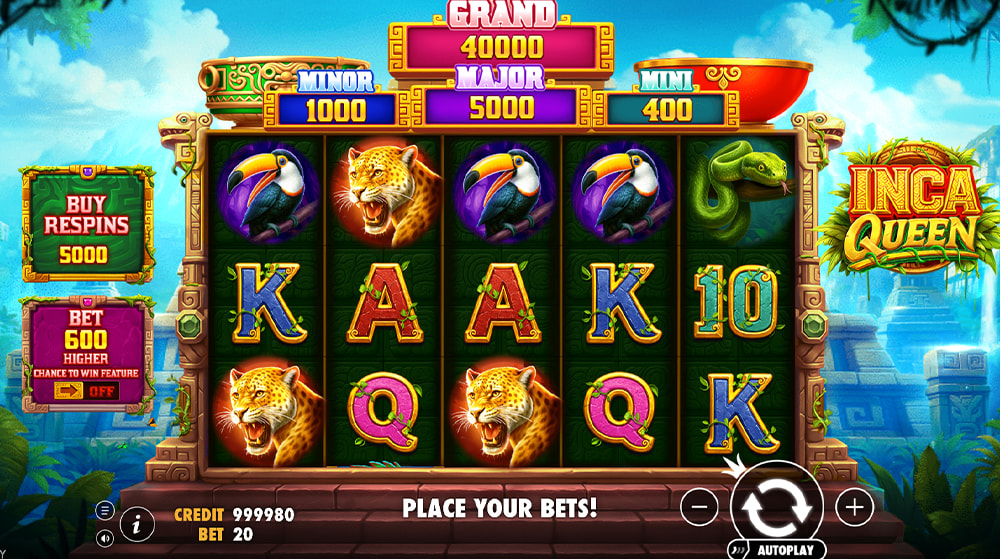Spin the reels with the circular arrows button

click(776, 508)
